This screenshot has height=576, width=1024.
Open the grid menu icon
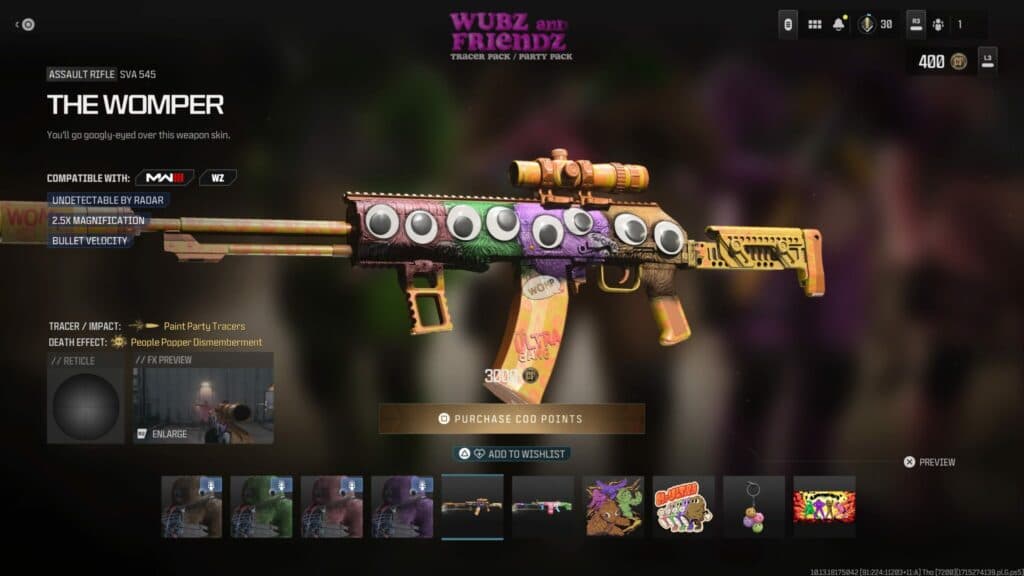[x=814, y=24]
